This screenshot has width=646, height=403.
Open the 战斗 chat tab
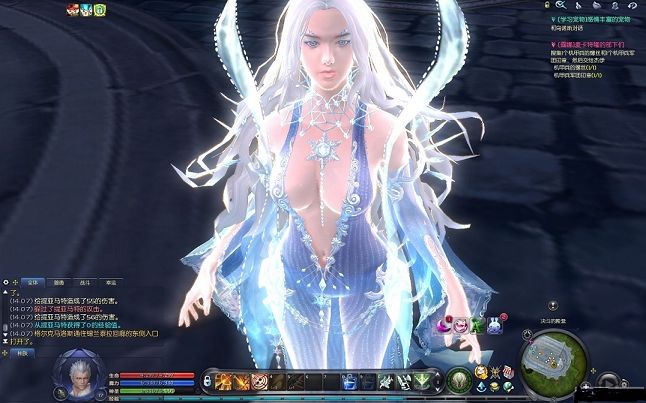84,283
